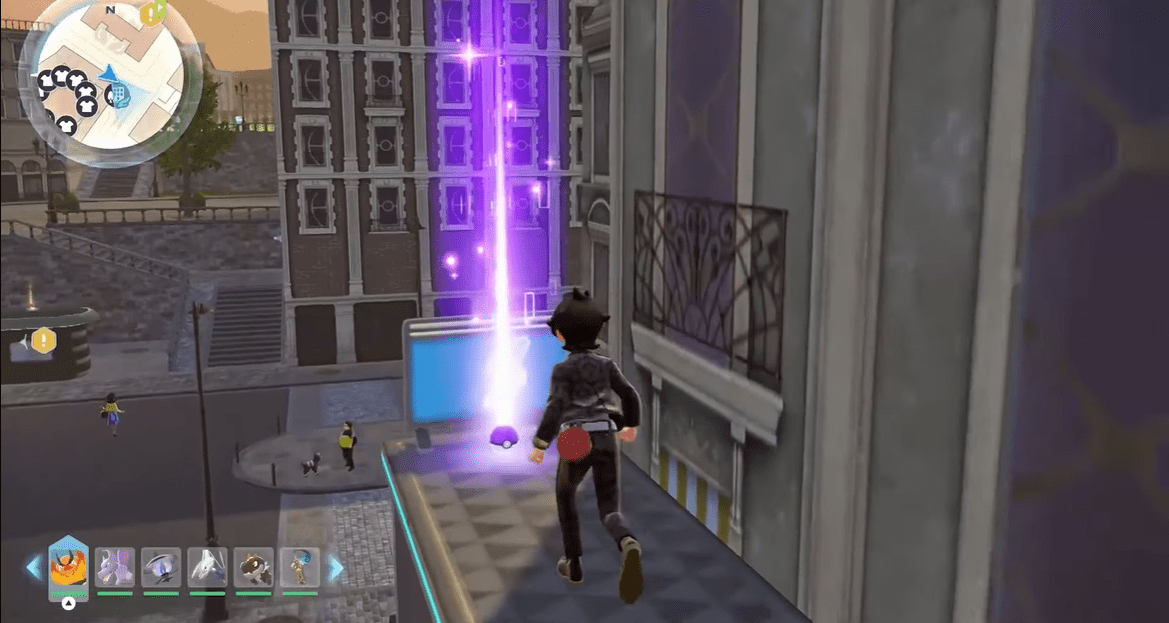Choose the brown dinosaur Pokémon party slot
Image resolution: width=1169 pixels, height=623 pixels.
253,568
